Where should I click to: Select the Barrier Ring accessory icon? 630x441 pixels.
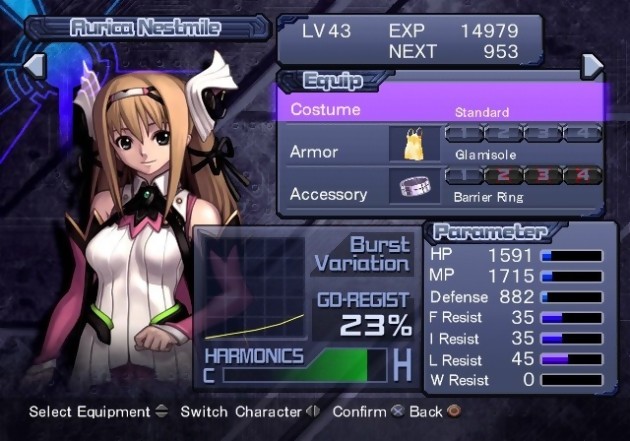coord(414,187)
